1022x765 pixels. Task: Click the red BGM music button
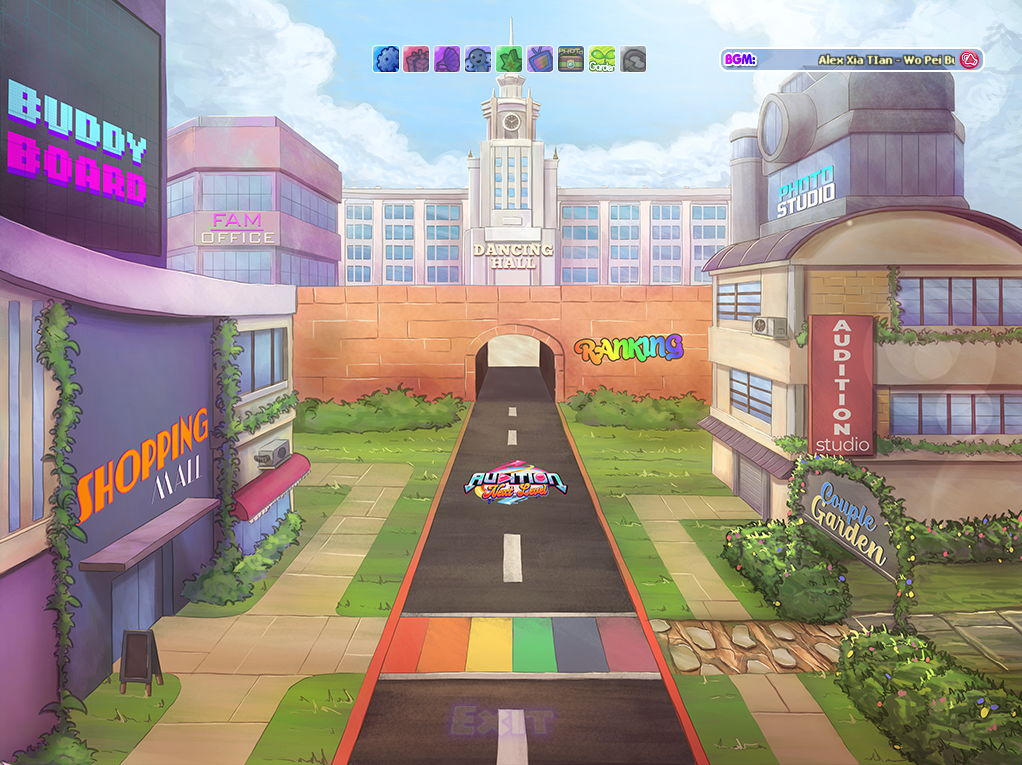tap(968, 60)
